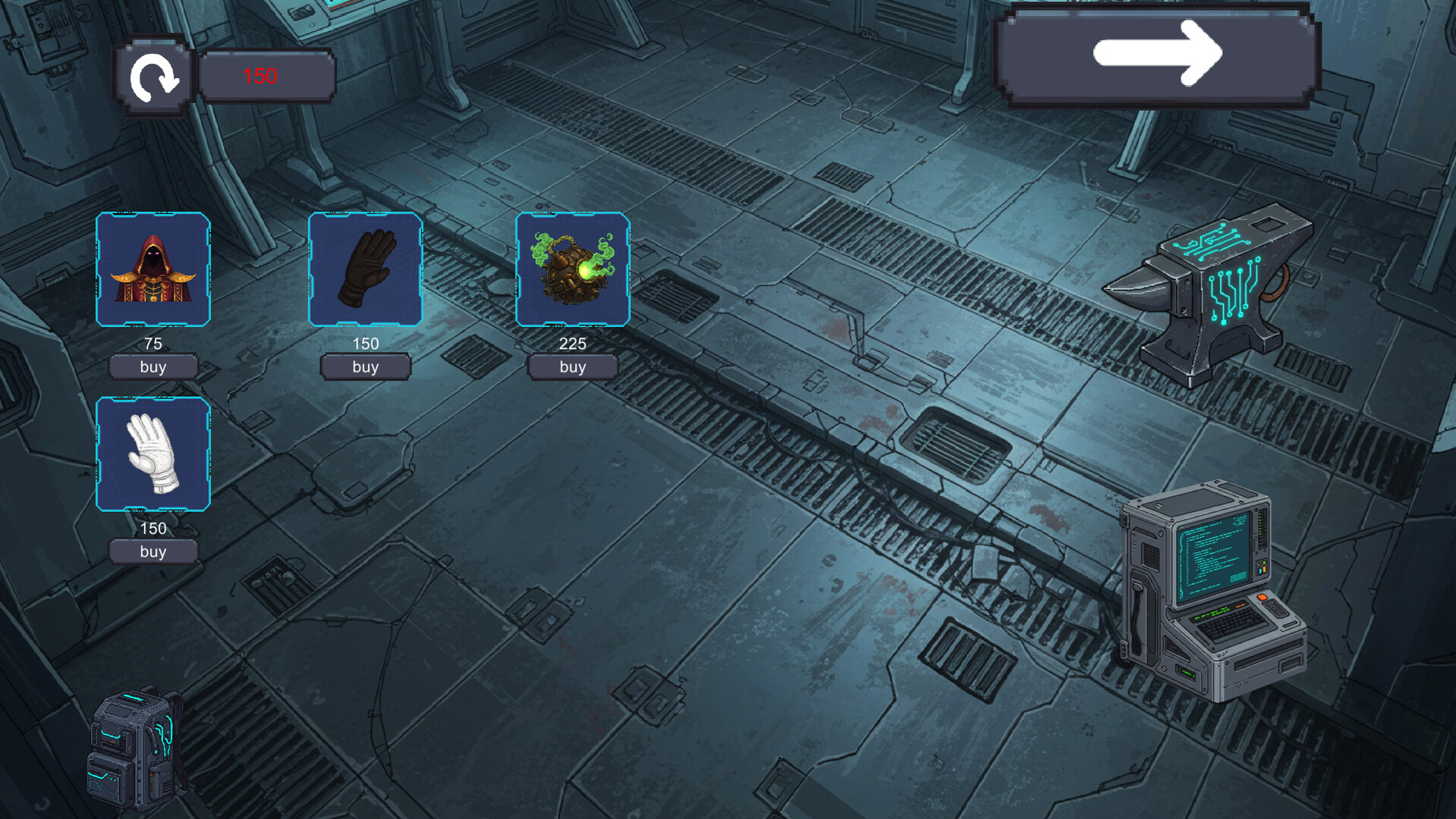Click the reroll shop items icon
This screenshot has height=819, width=1456.
click(x=154, y=76)
